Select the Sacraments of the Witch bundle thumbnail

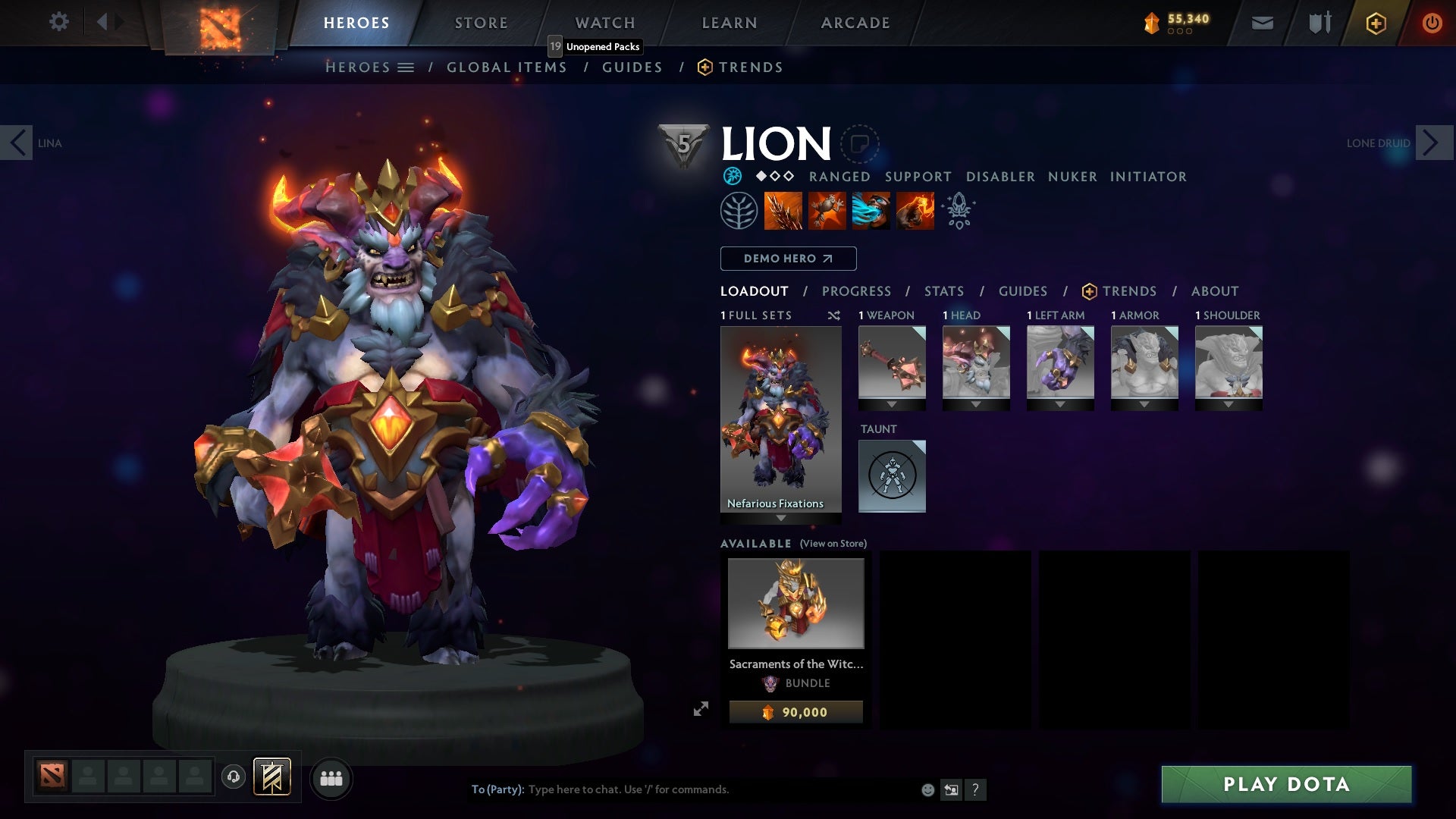pos(795,603)
